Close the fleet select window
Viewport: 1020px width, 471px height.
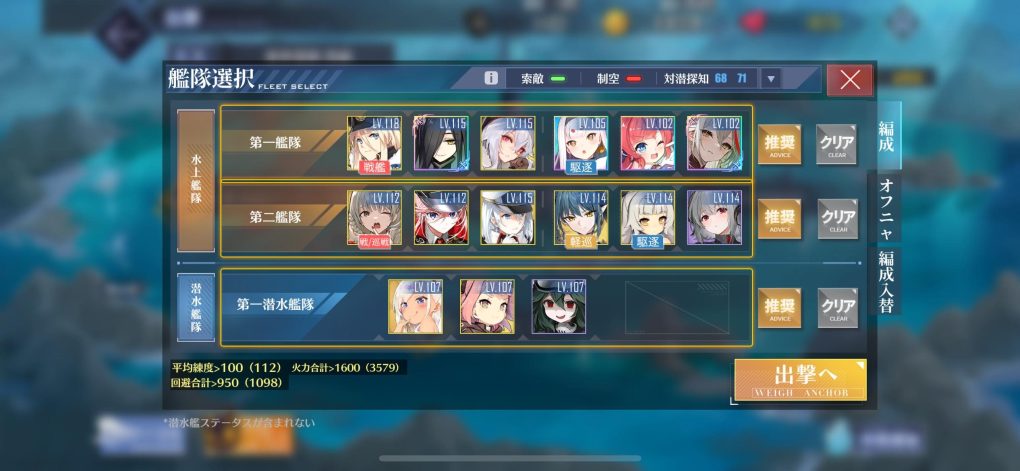(x=850, y=80)
